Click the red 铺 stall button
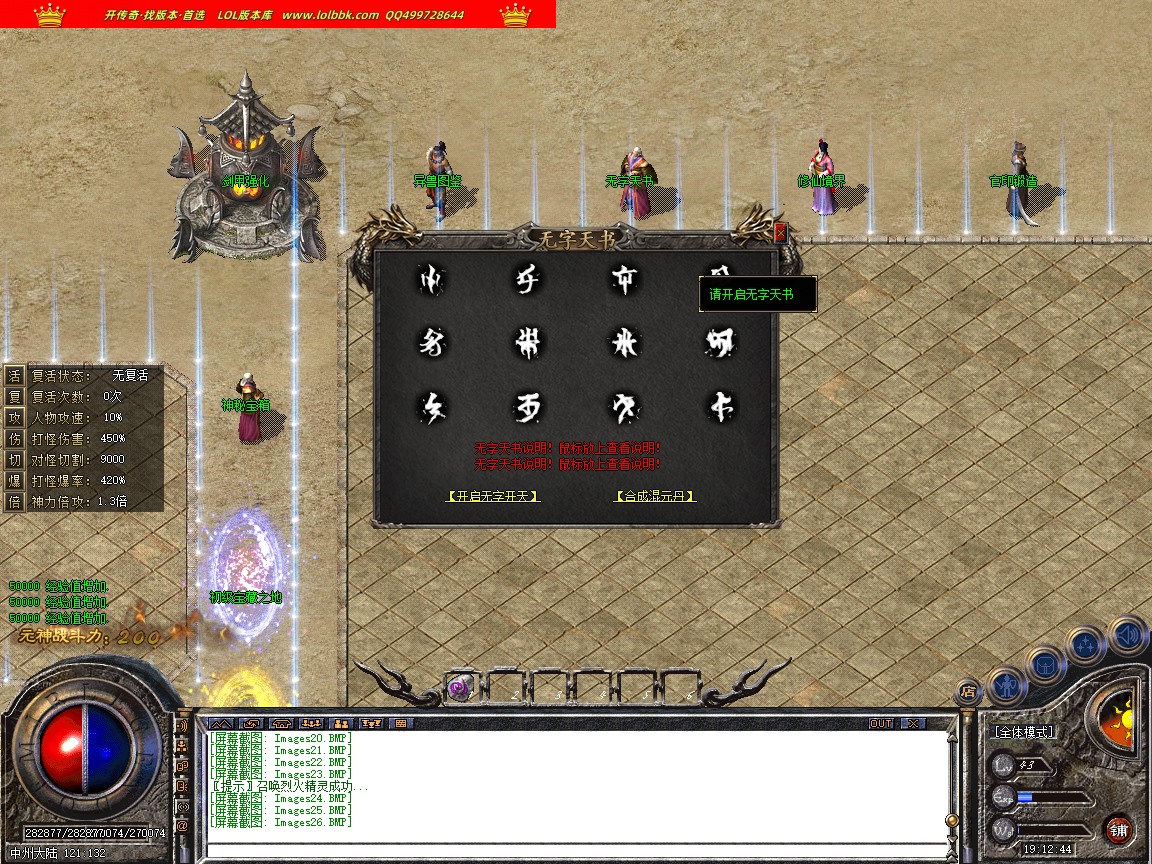1152x864 pixels. (1118, 829)
